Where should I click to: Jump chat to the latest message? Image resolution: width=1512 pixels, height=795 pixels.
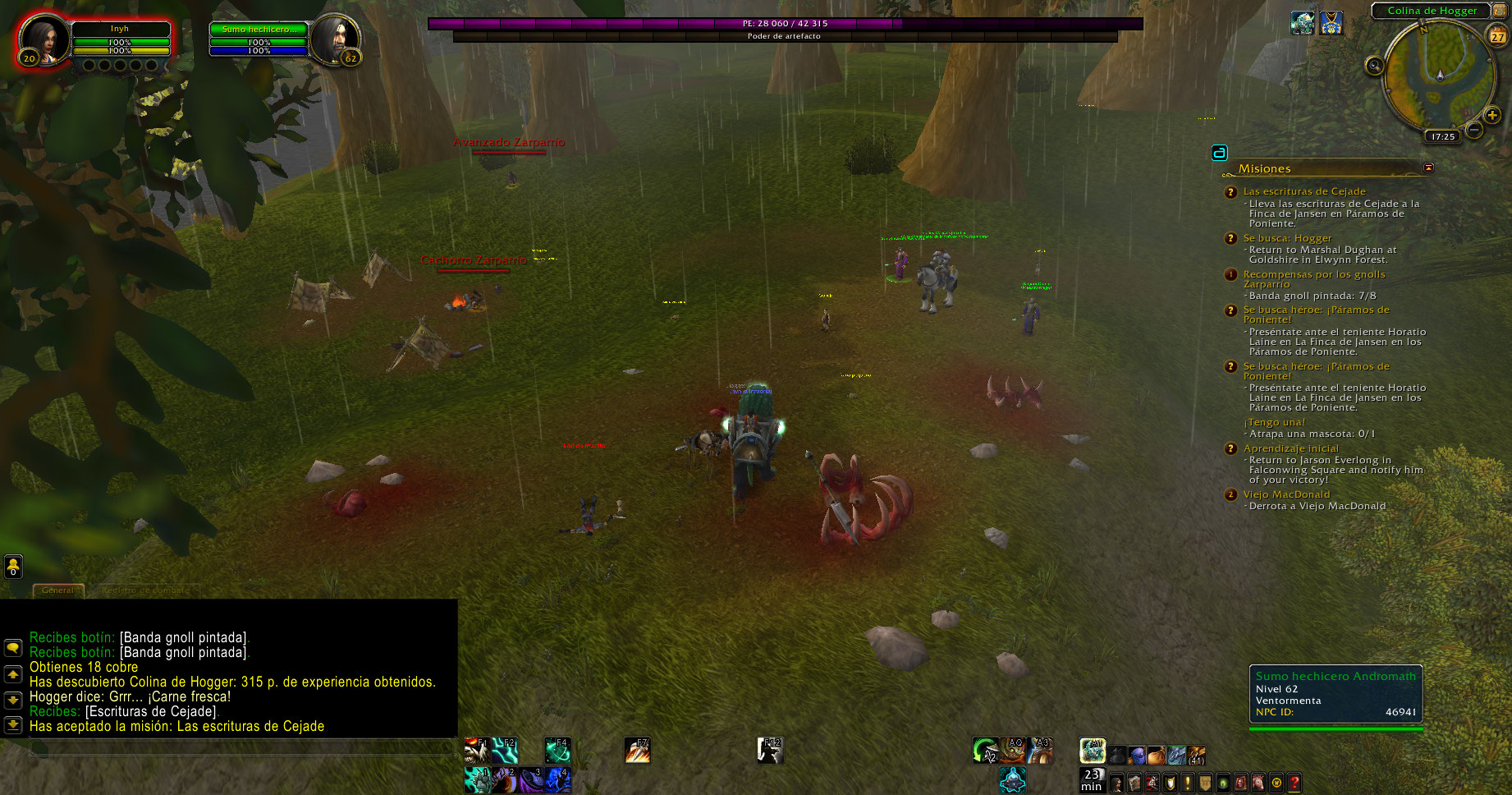point(13,725)
